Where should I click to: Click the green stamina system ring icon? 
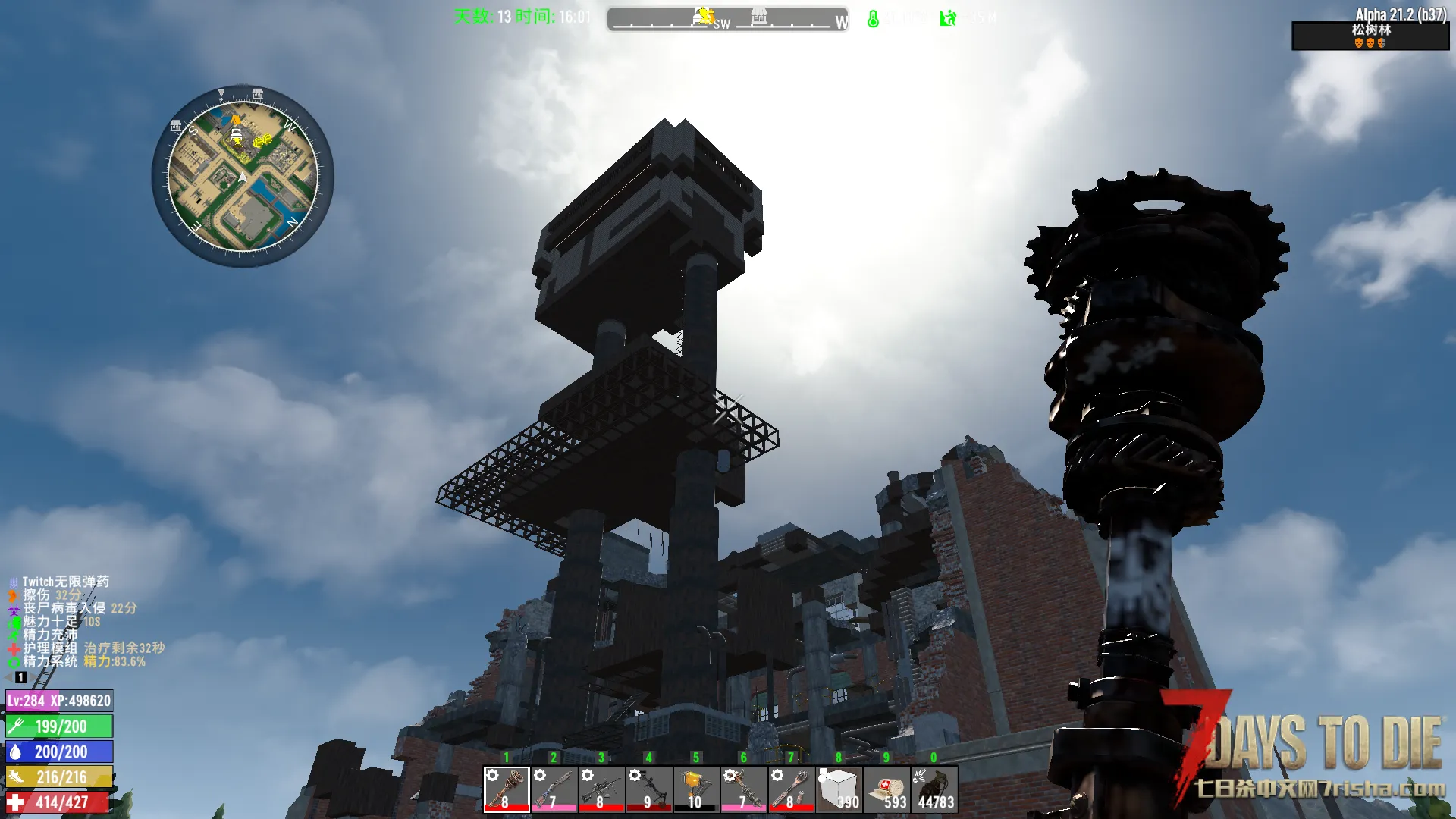tap(13, 661)
